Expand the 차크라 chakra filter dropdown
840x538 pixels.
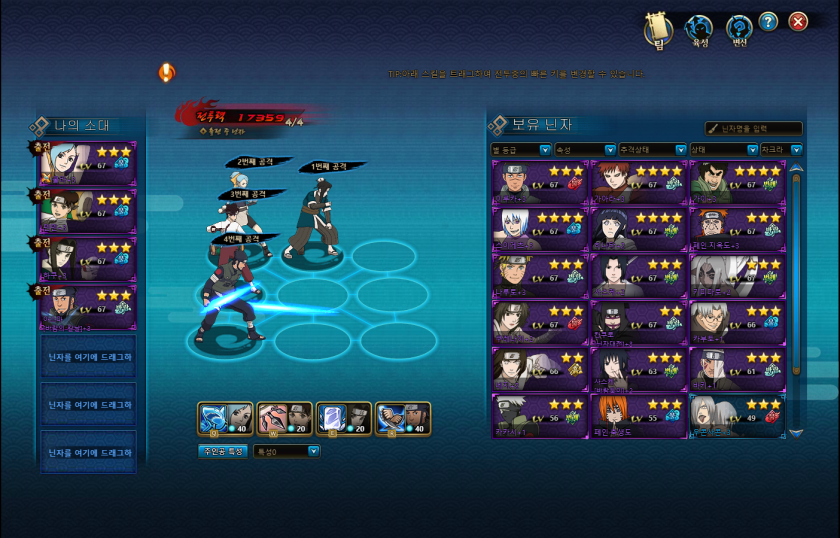pos(781,150)
